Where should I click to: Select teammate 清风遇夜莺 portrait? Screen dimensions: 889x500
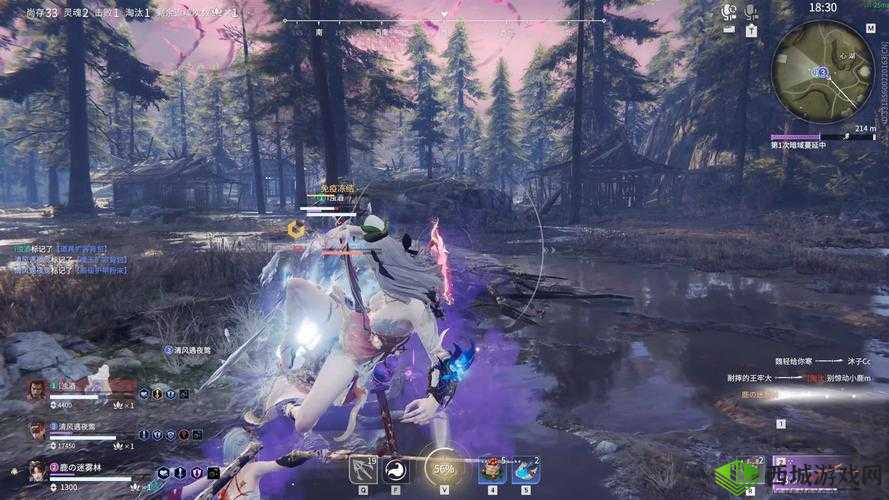[36, 429]
